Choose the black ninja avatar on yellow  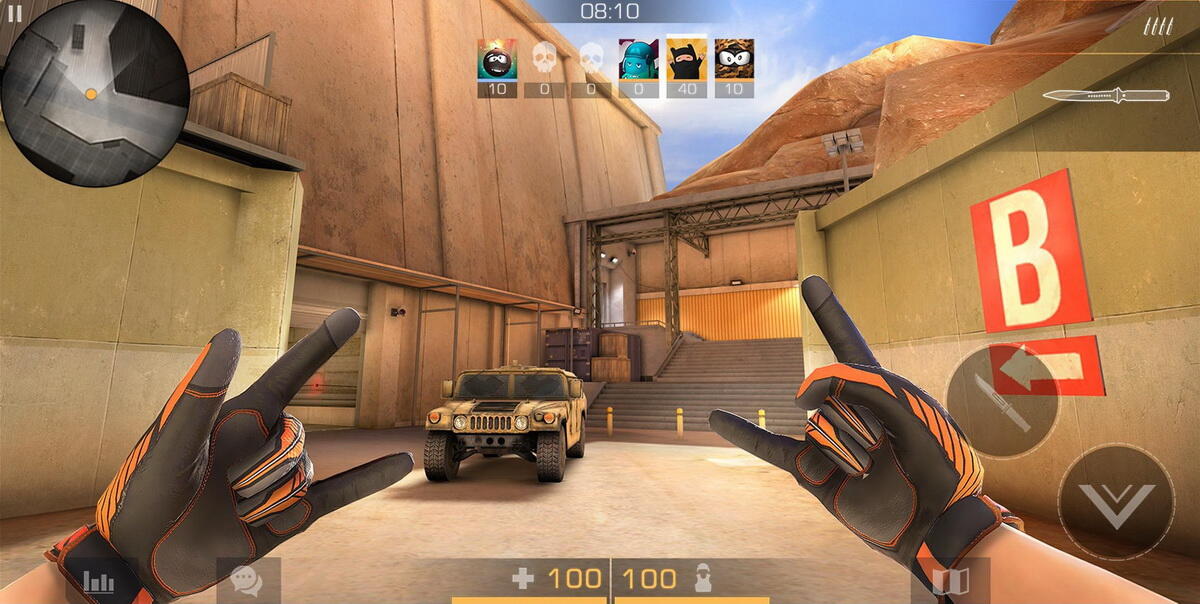686,60
